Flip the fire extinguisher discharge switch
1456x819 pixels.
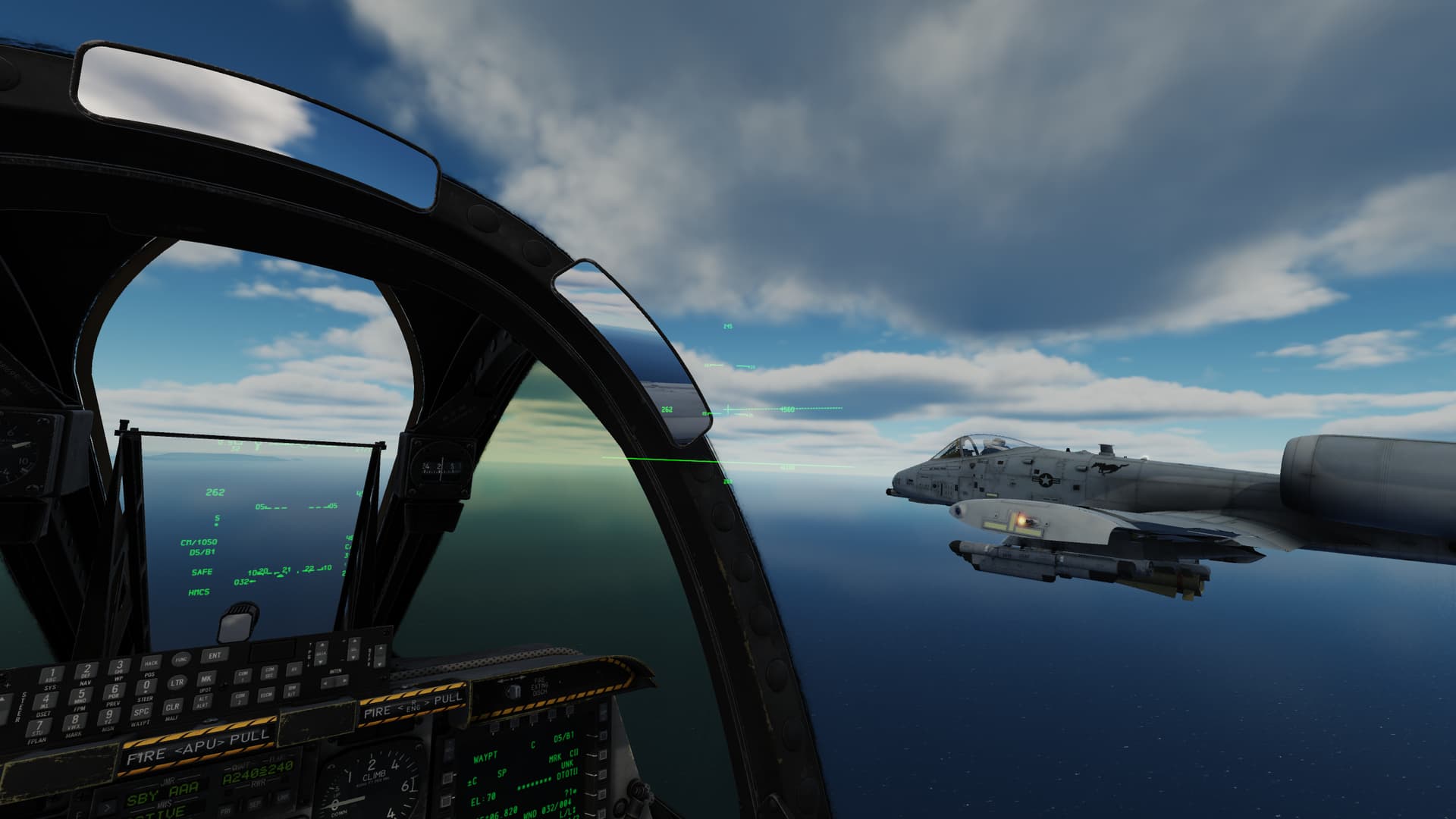[515, 690]
